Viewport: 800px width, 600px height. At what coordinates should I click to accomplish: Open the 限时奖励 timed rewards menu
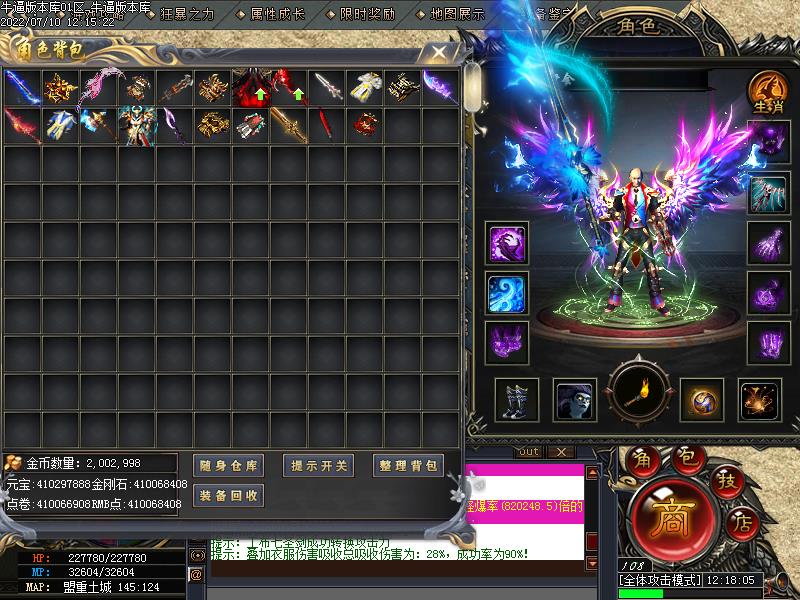coord(367,15)
